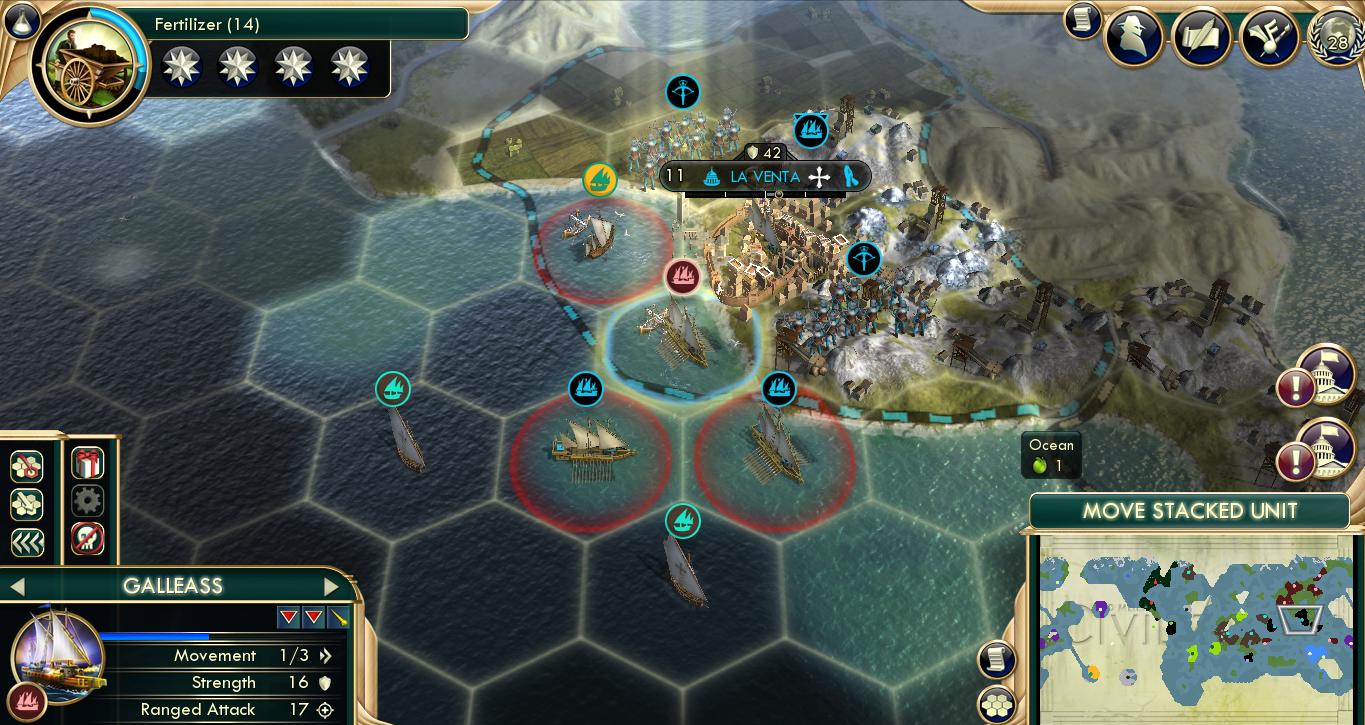Toggle the move mode hex icon
1365x725 pixels.
[27, 465]
